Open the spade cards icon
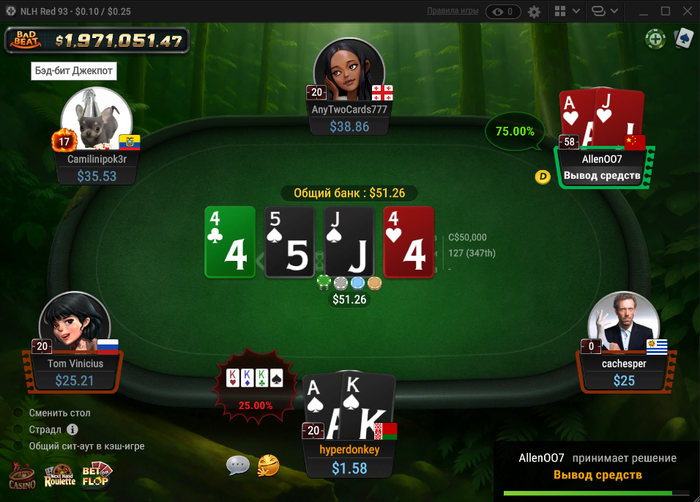Viewport: 700px width, 502px height. [x=683, y=39]
